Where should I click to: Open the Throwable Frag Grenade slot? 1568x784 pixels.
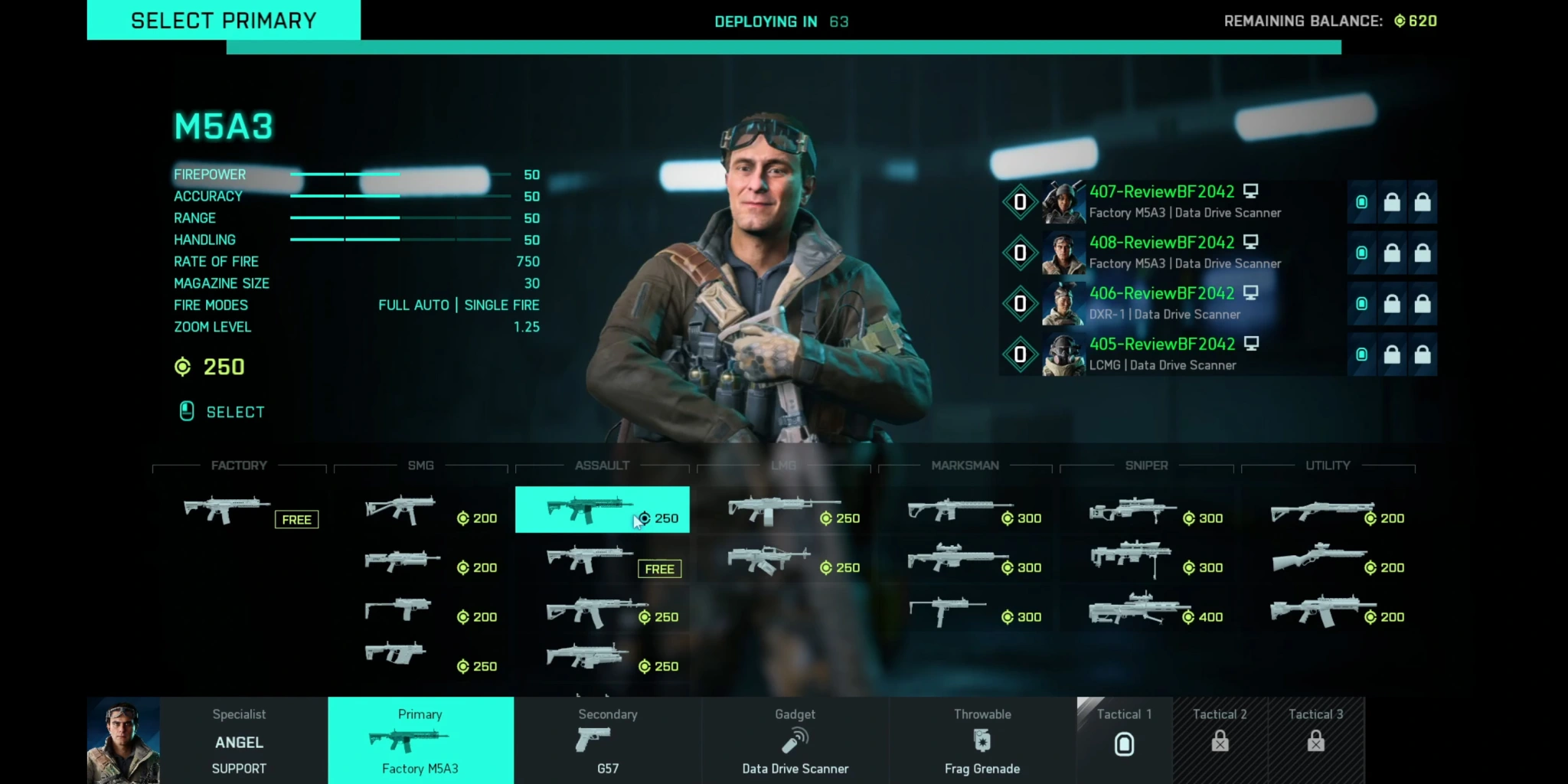tap(982, 741)
